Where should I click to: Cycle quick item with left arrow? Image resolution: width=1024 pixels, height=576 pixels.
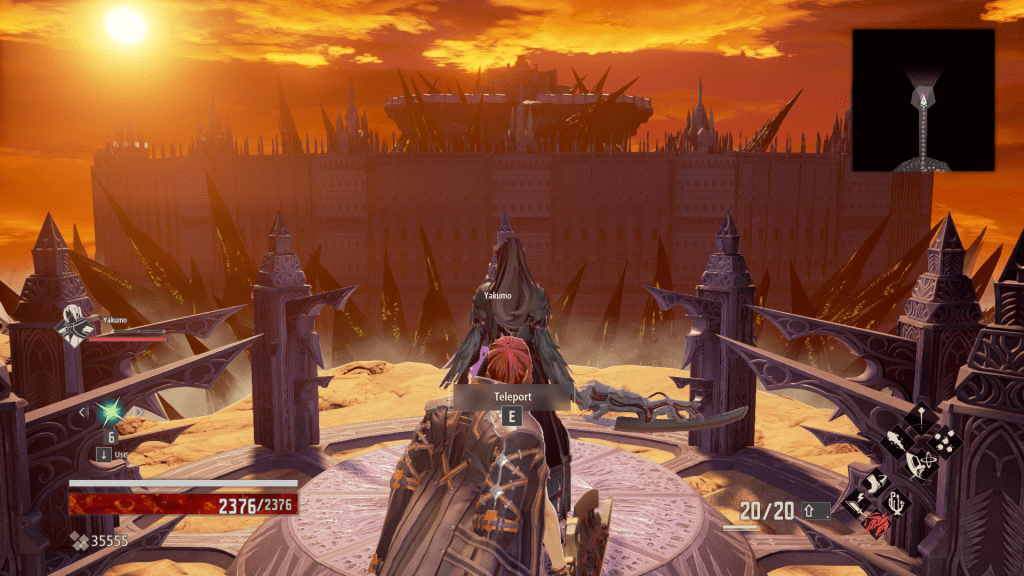coord(82,412)
